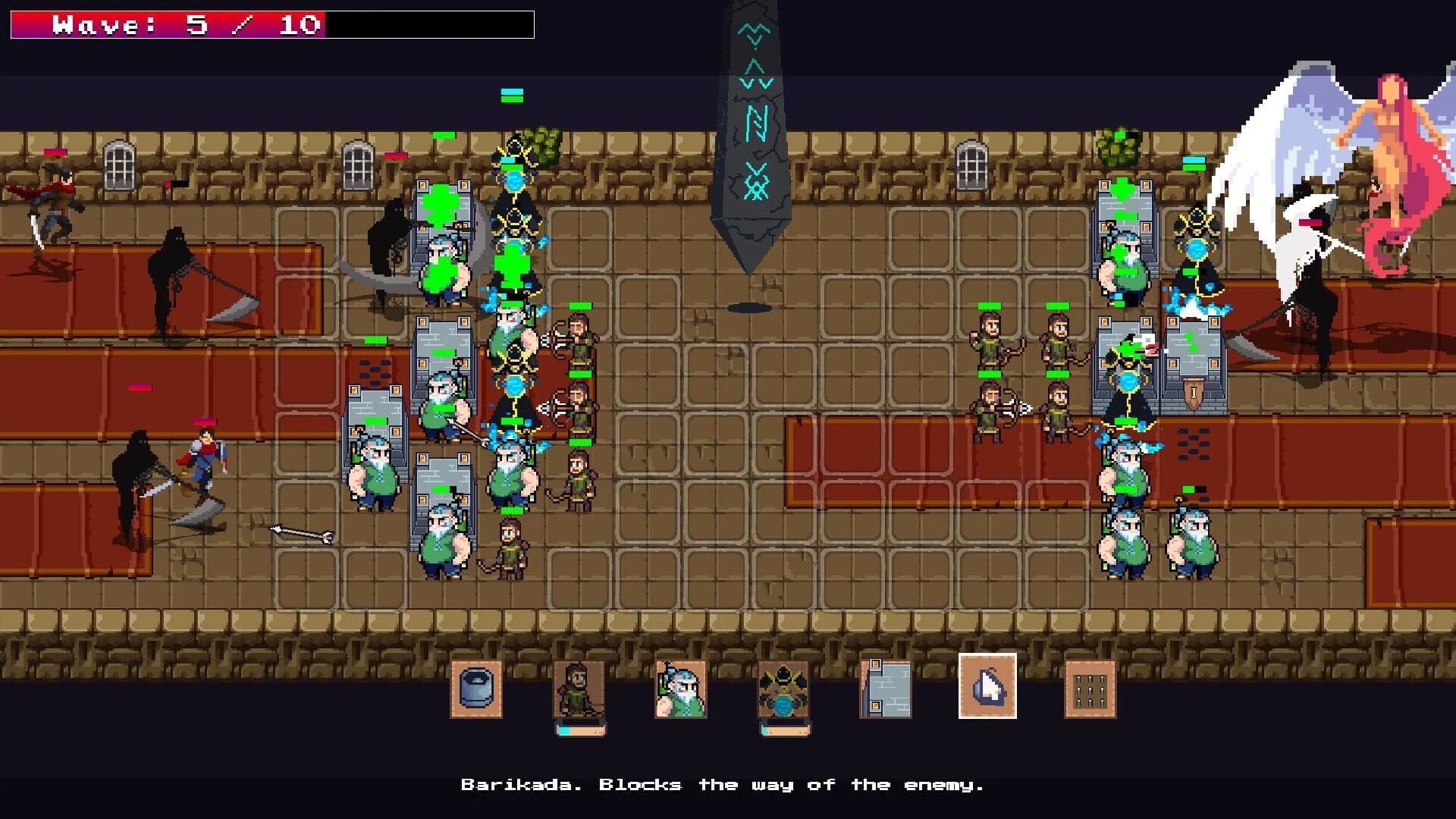This screenshot has height=819, width=1456.
Task: Click the highlighted cursor selection tool
Action: coord(987,689)
